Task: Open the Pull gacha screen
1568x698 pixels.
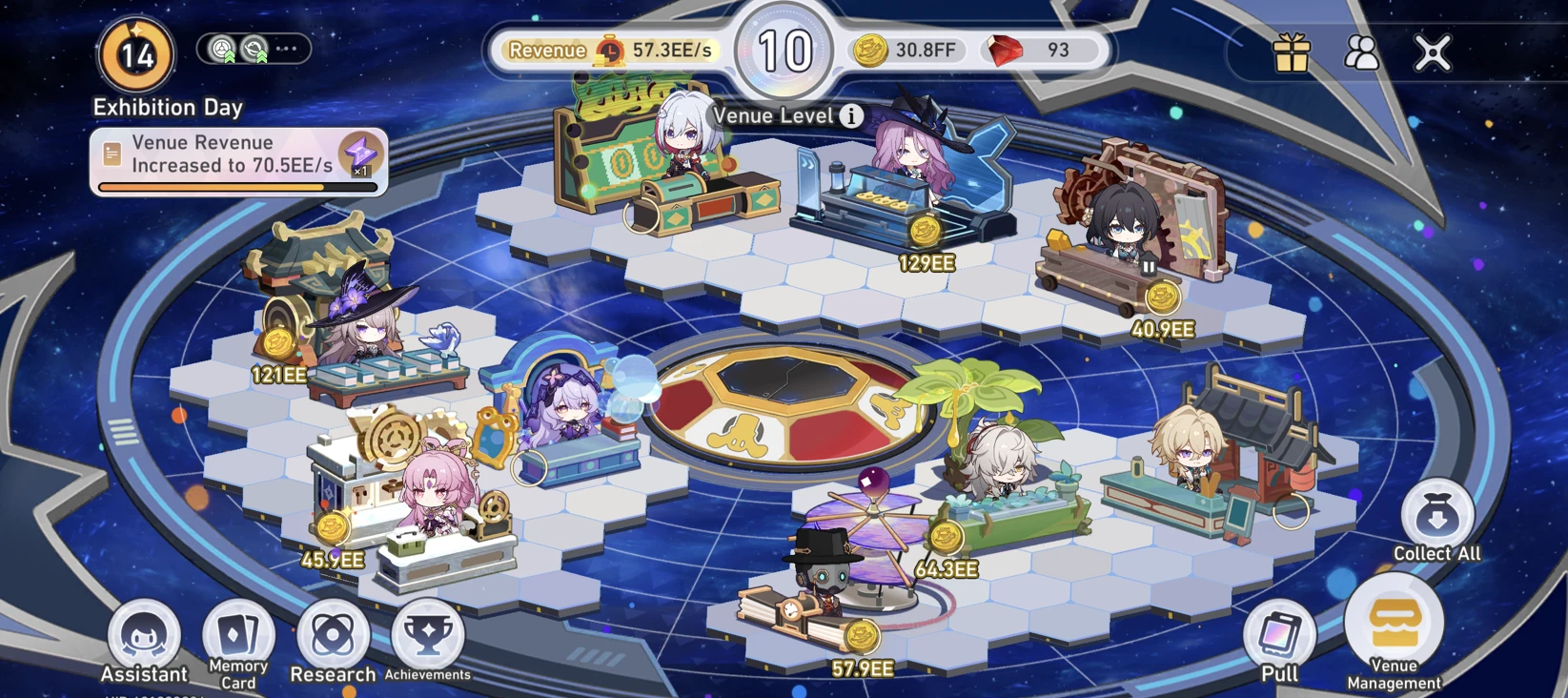Action: pyautogui.click(x=1279, y=634)
